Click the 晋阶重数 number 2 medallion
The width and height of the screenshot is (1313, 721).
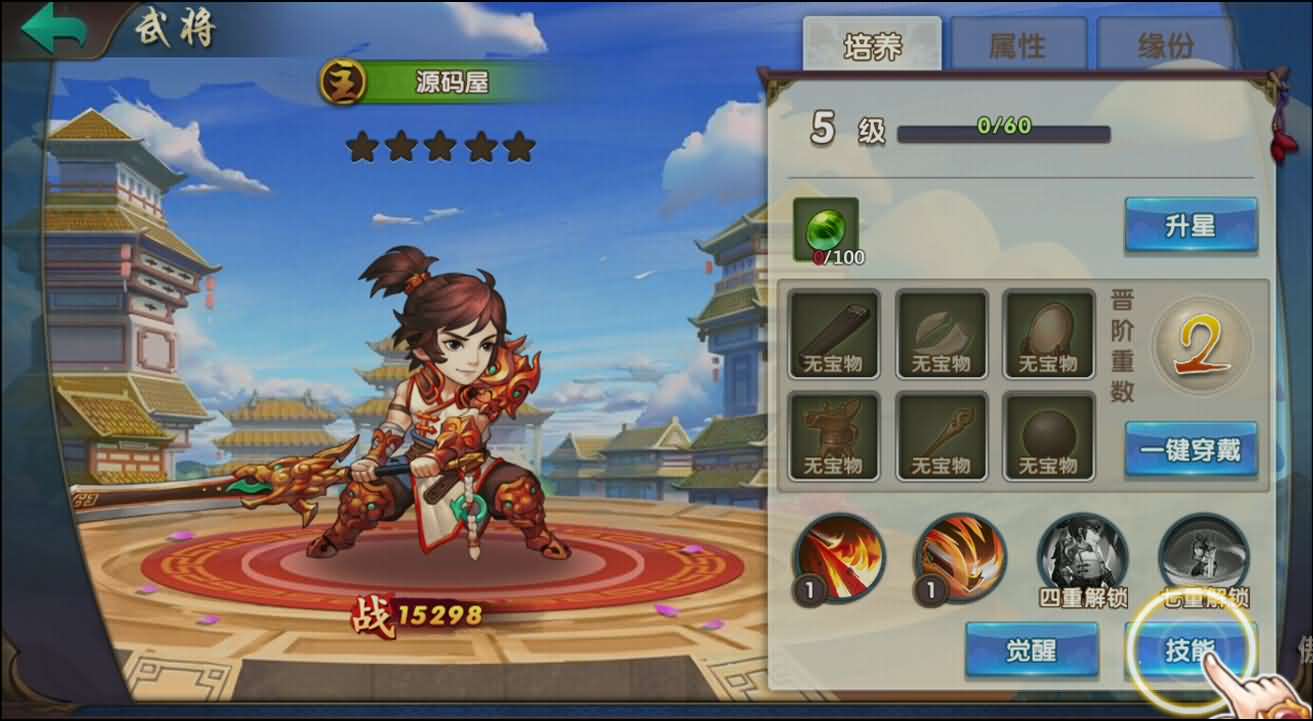pos(1200,348)
